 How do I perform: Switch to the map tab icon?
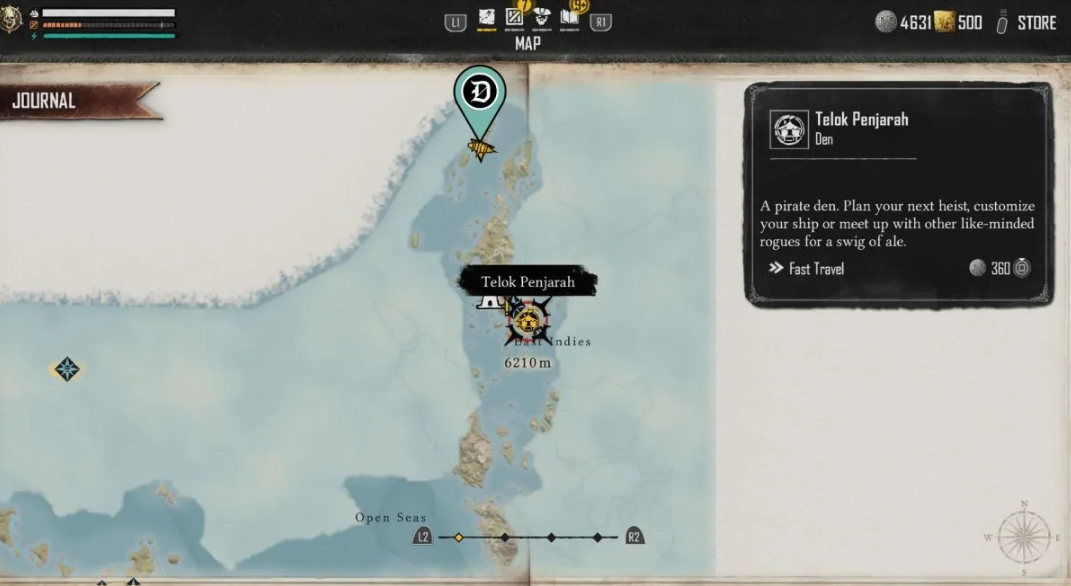pyautogui.click(x=487, y=19)
